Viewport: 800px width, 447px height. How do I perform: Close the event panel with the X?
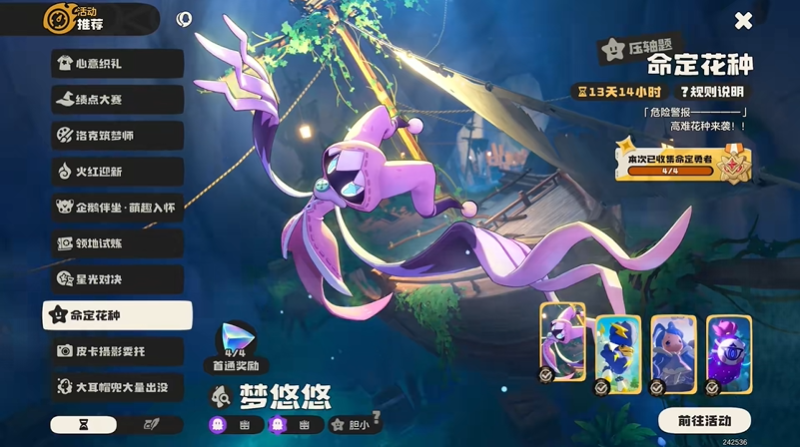point(743,21)
